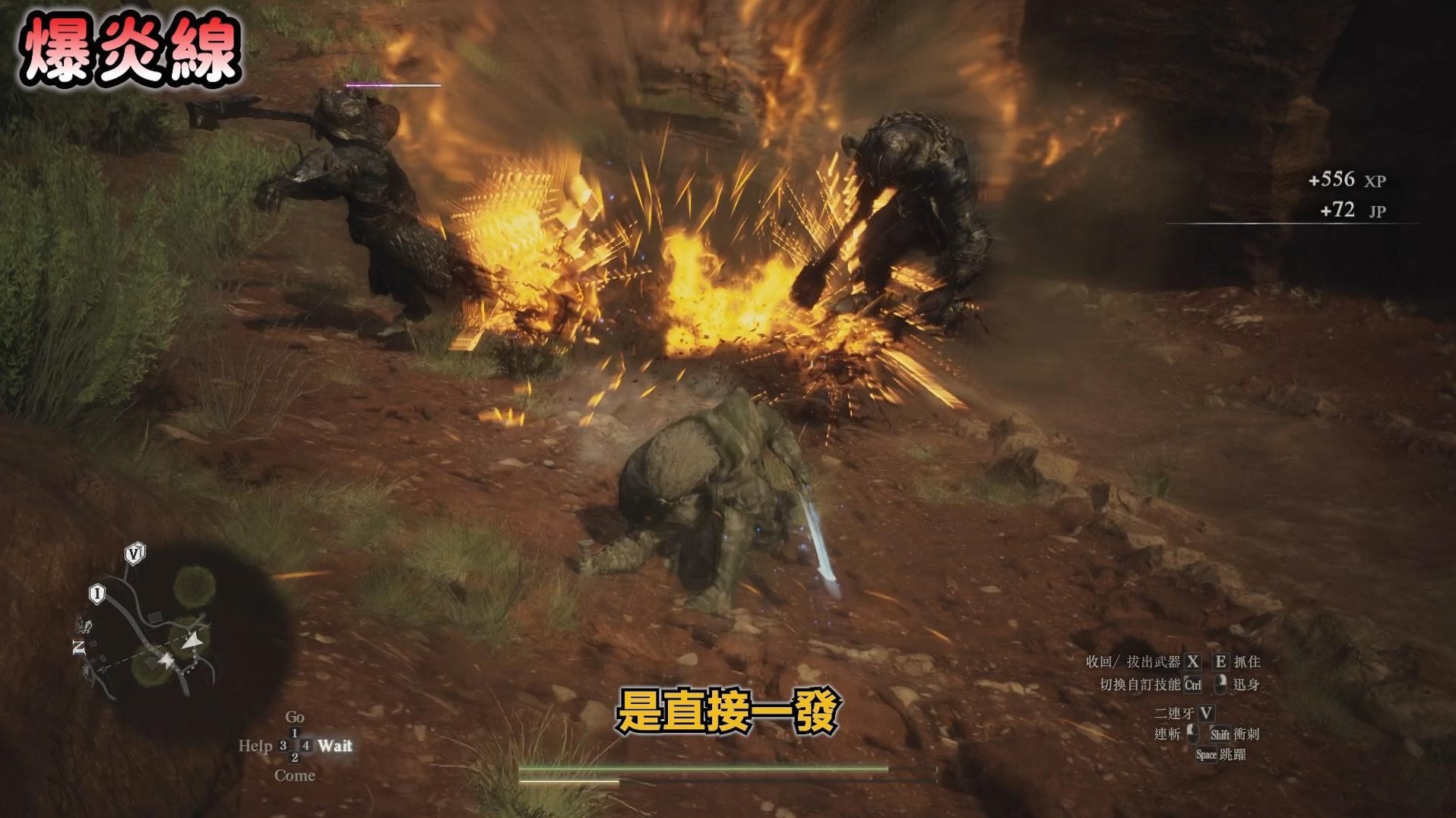Select the Go pawn command
Screen dimensions: 1456x818
(295, 717)
